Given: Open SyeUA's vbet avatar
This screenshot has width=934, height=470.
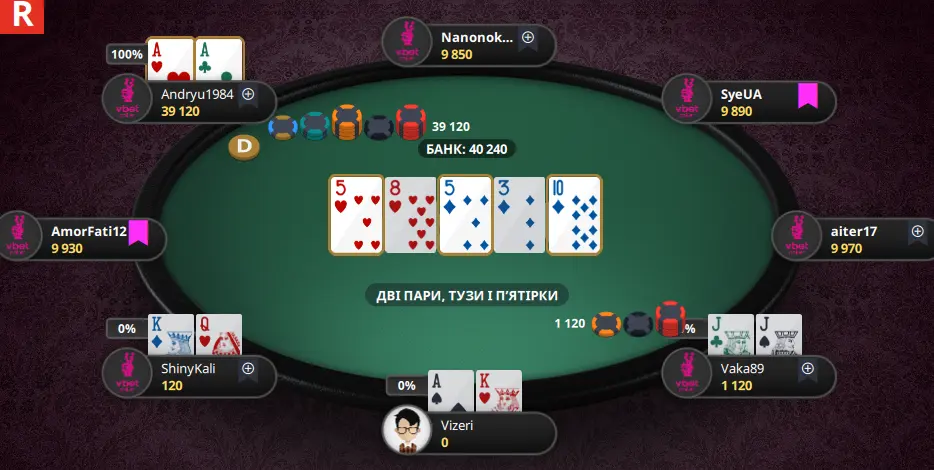Looking at the screenshot, I should [687, 101].
